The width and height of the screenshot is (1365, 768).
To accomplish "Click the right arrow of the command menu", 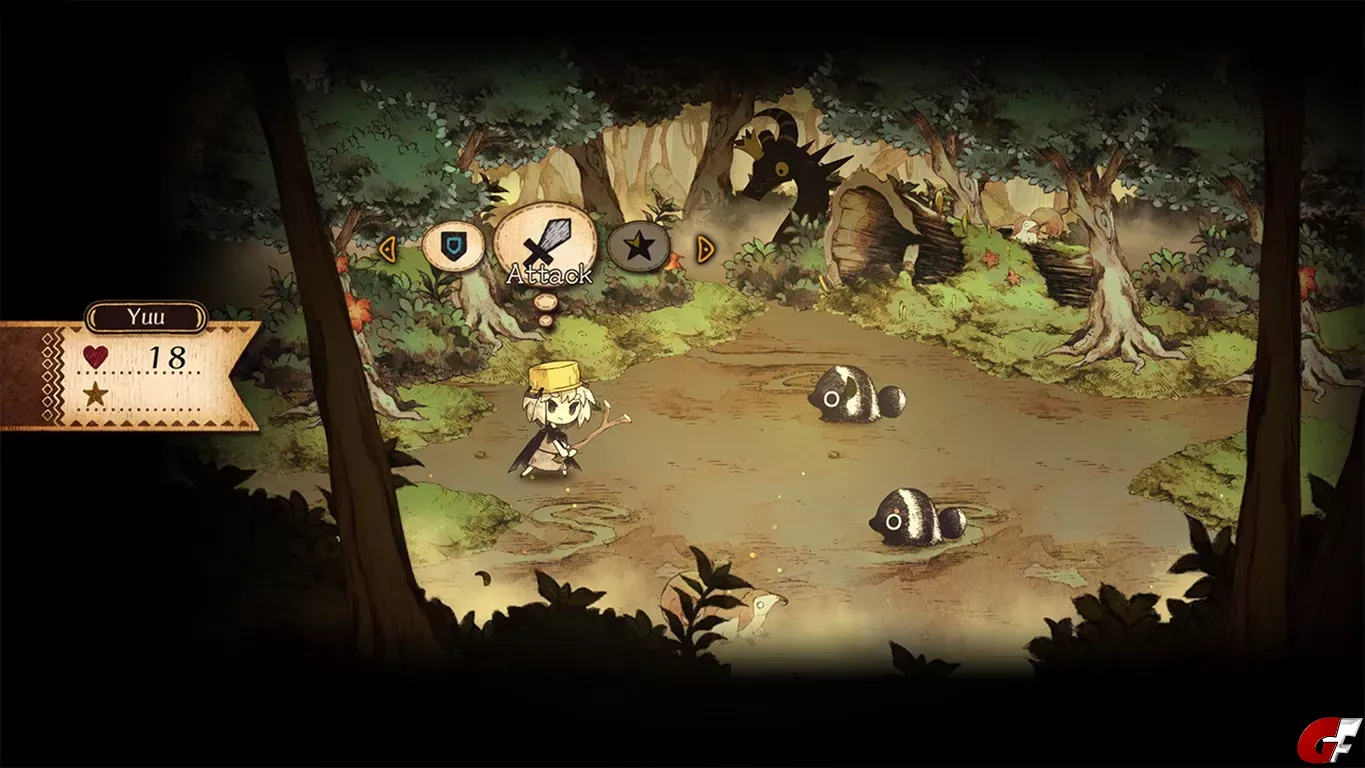I will coord(705,248).
